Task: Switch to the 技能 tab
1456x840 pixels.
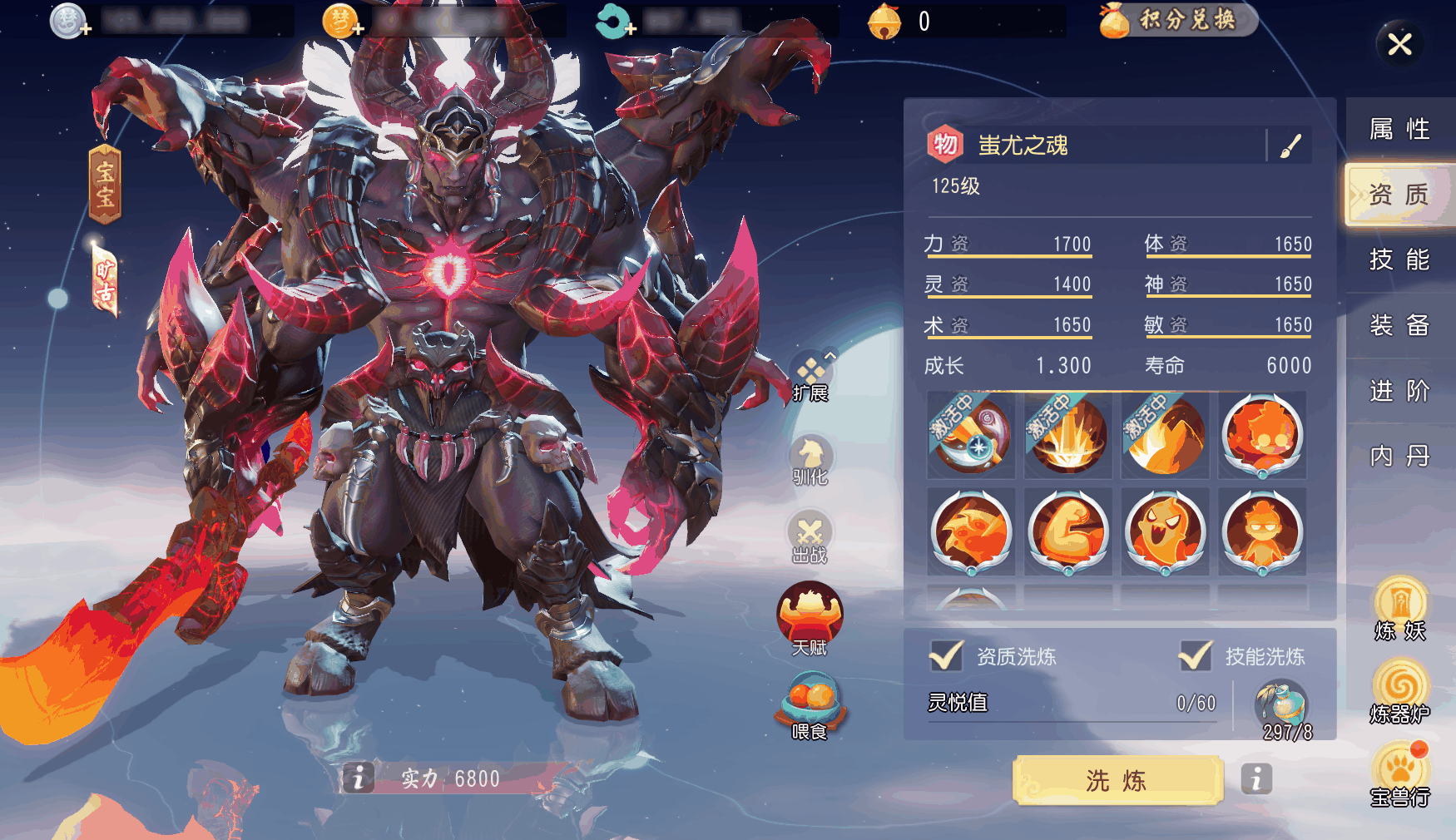Action: [1399, 259]
